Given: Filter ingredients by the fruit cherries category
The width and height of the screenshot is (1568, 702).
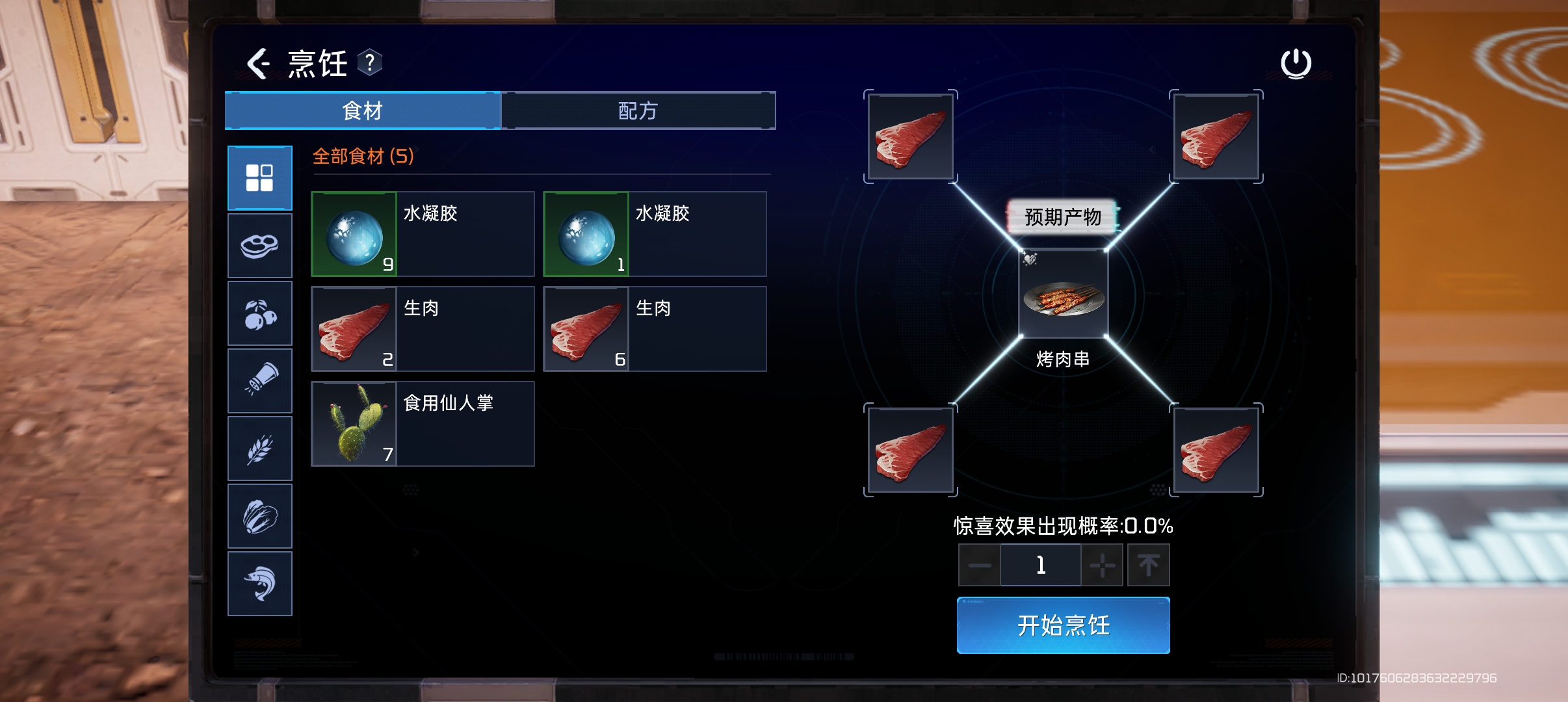Looking at the screenshot, I should [259, 314].
